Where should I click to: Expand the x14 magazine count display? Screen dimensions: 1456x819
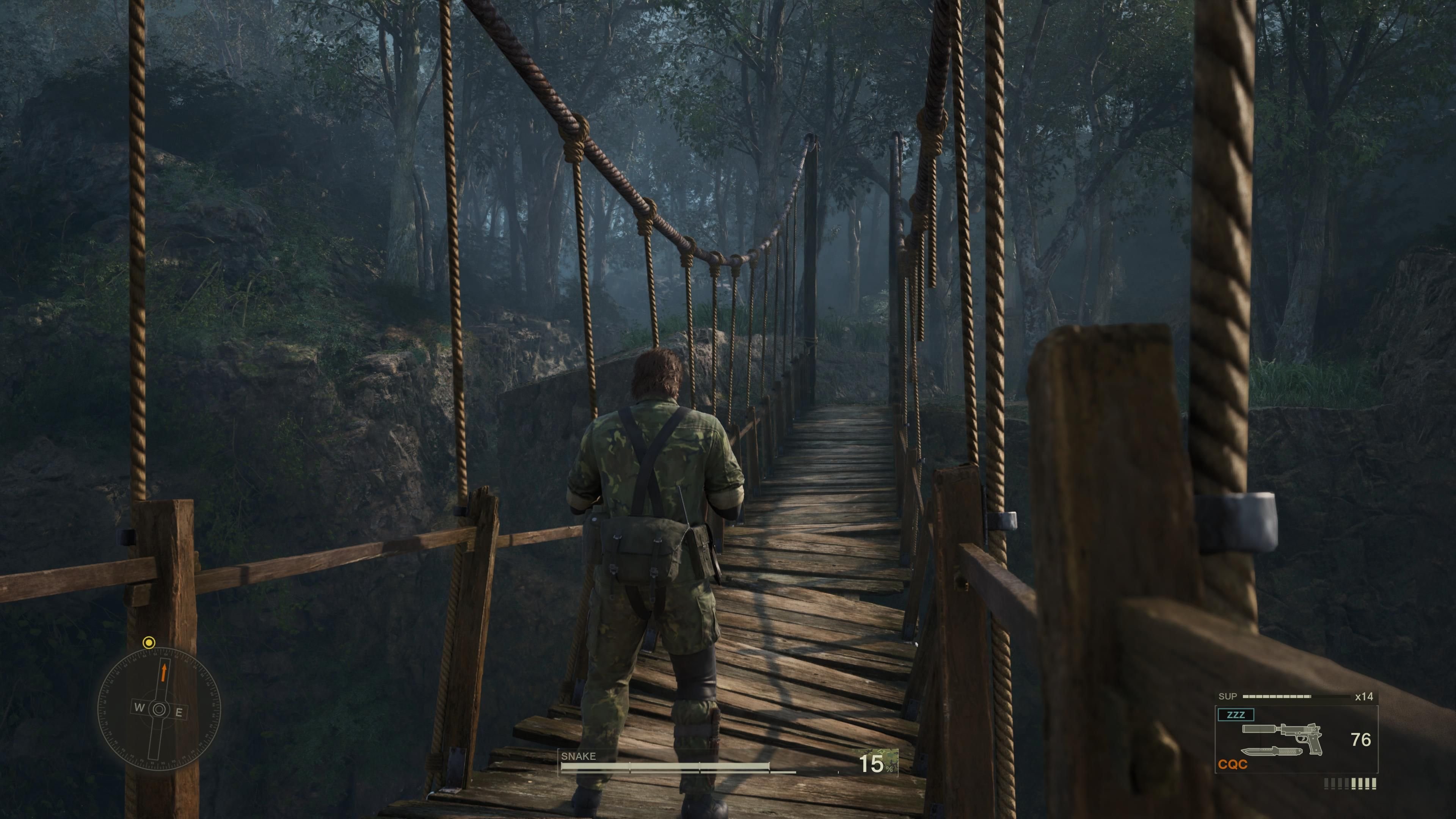point(1364,697)
